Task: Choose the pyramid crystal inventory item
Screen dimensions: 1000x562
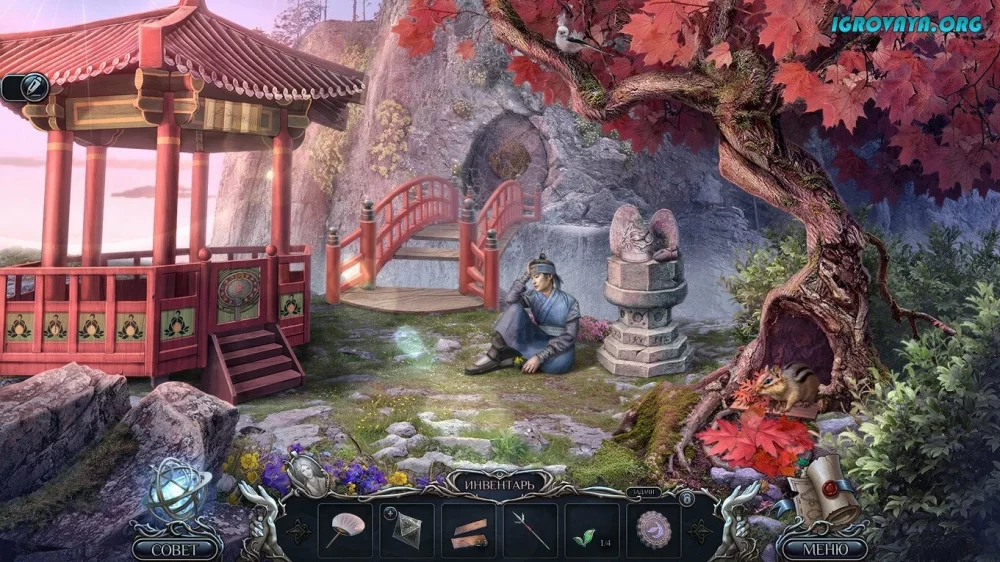Action: [x=407, y=529]
